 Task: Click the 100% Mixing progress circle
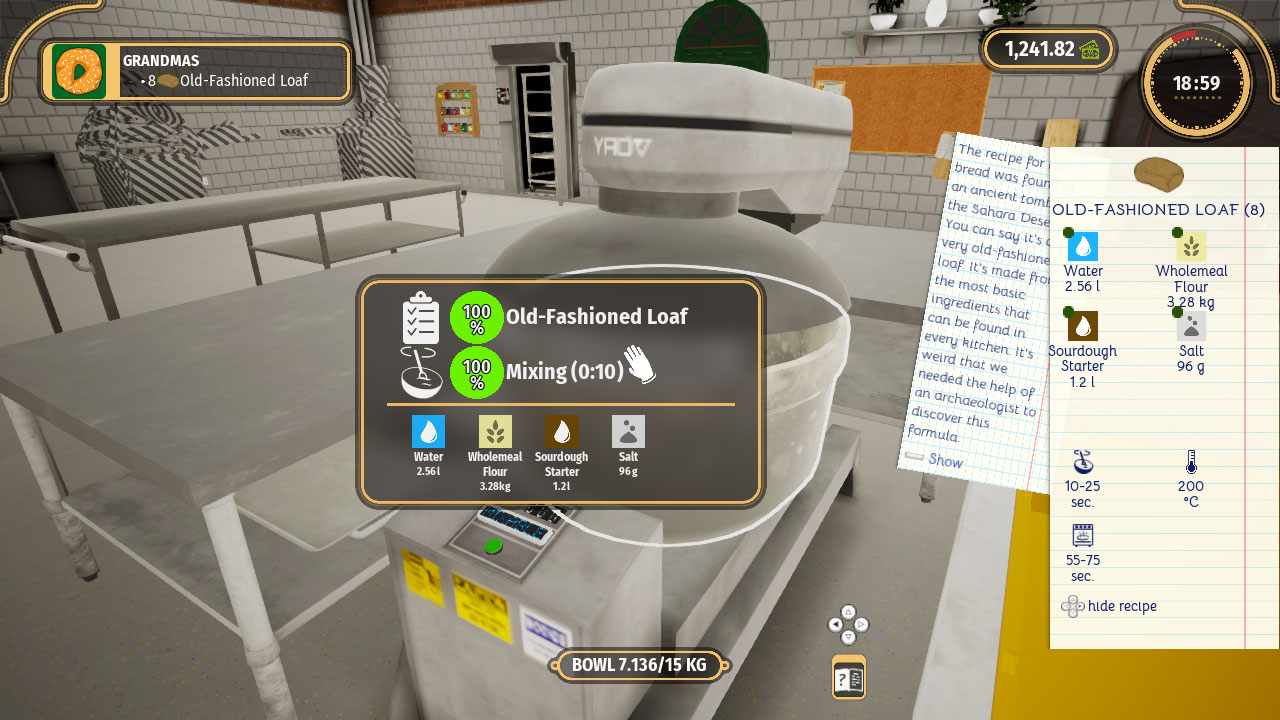[x=477, y=371]
